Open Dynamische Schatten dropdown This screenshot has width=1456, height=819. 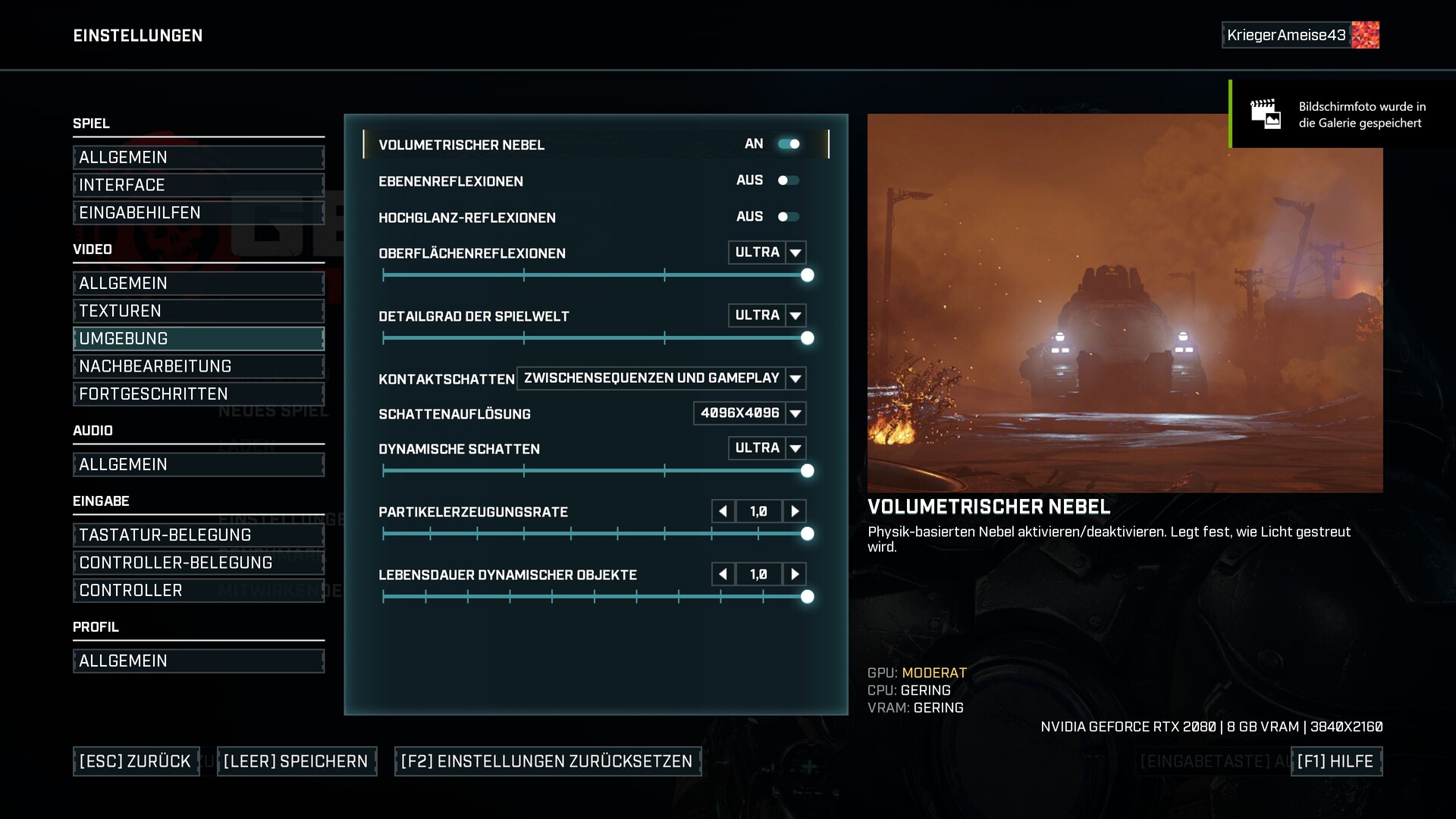point(795,448)
